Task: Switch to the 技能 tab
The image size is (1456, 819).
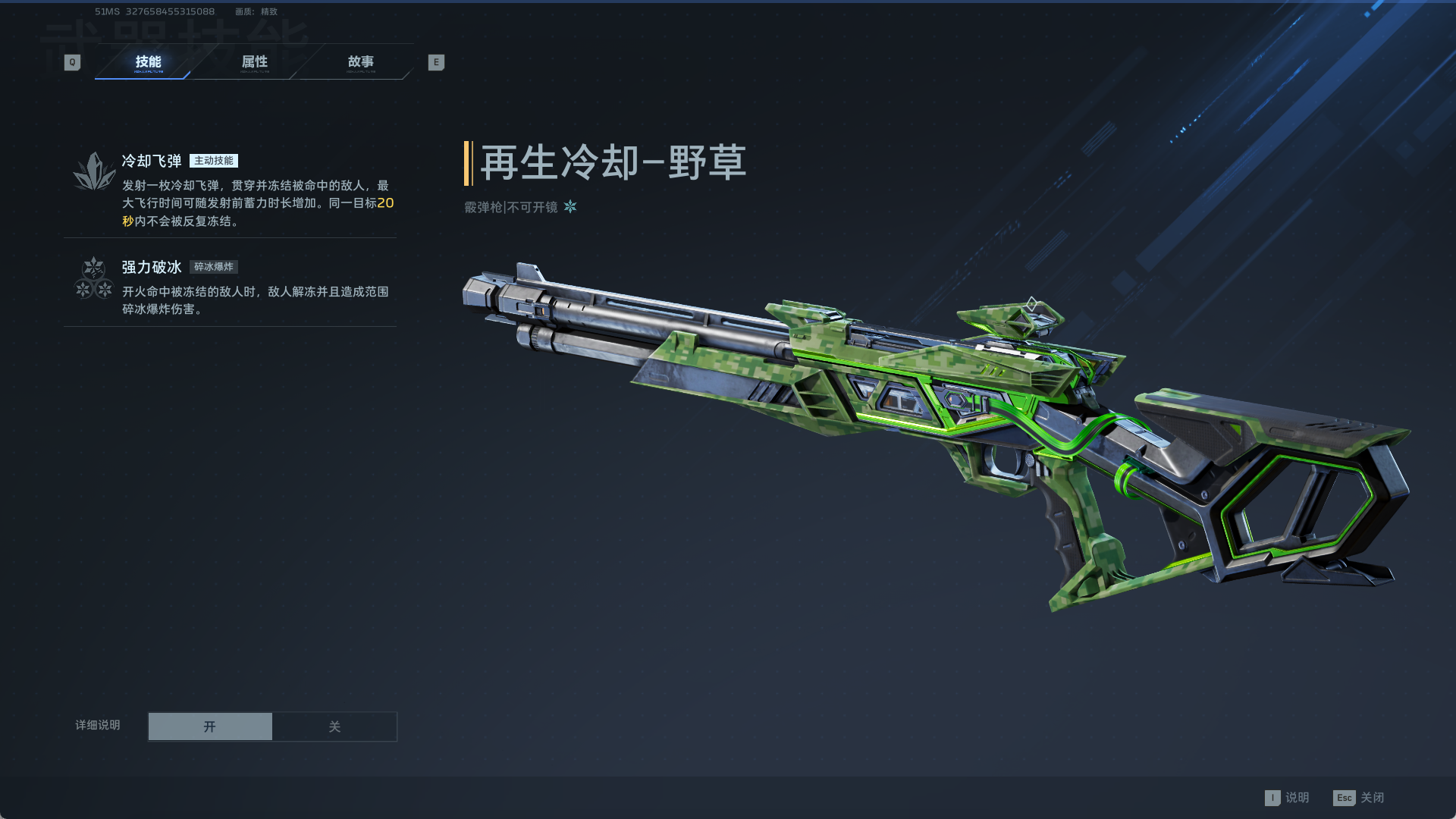Action: 148,62
